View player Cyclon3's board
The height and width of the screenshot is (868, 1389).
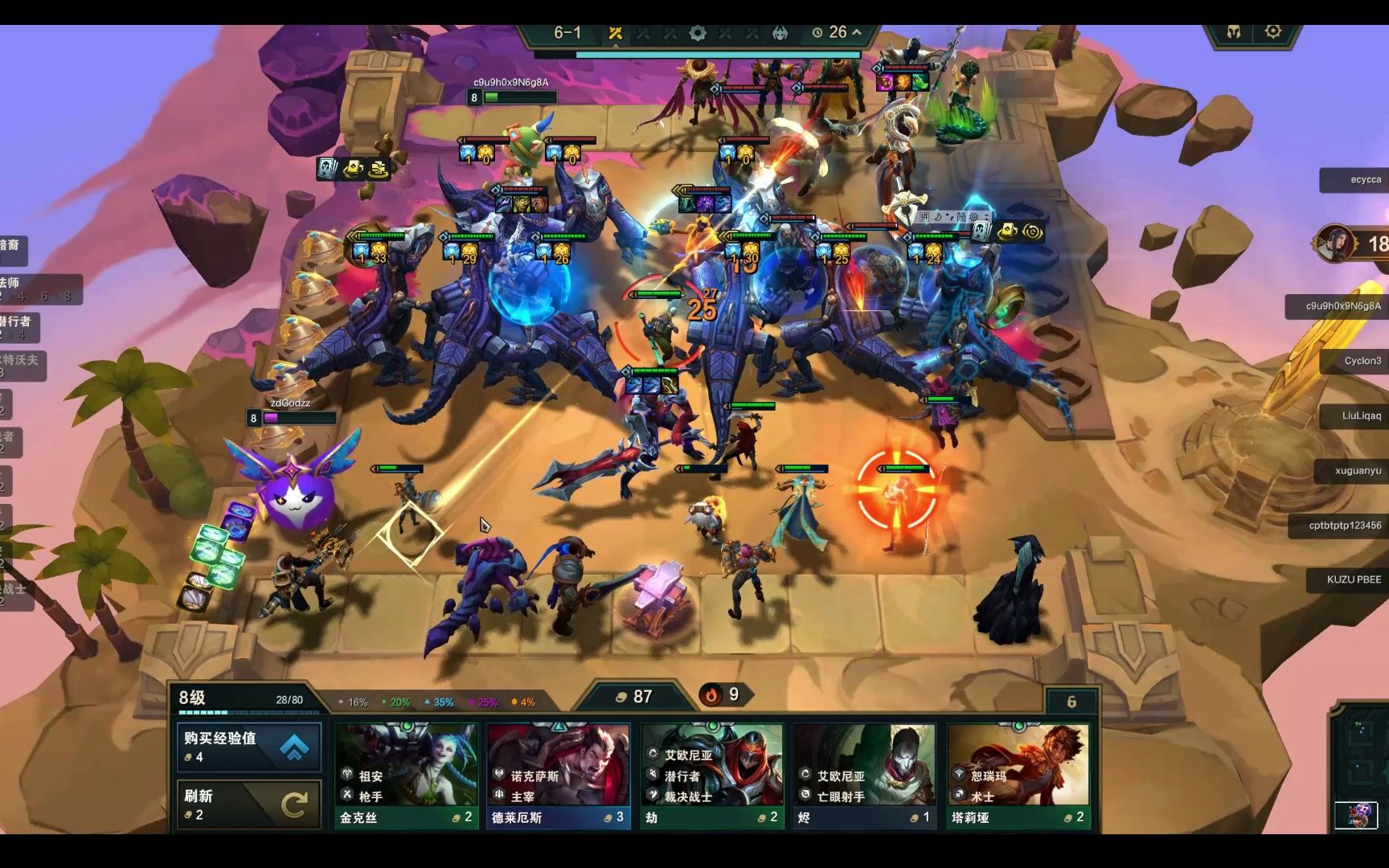click(x=1358, y=361)
